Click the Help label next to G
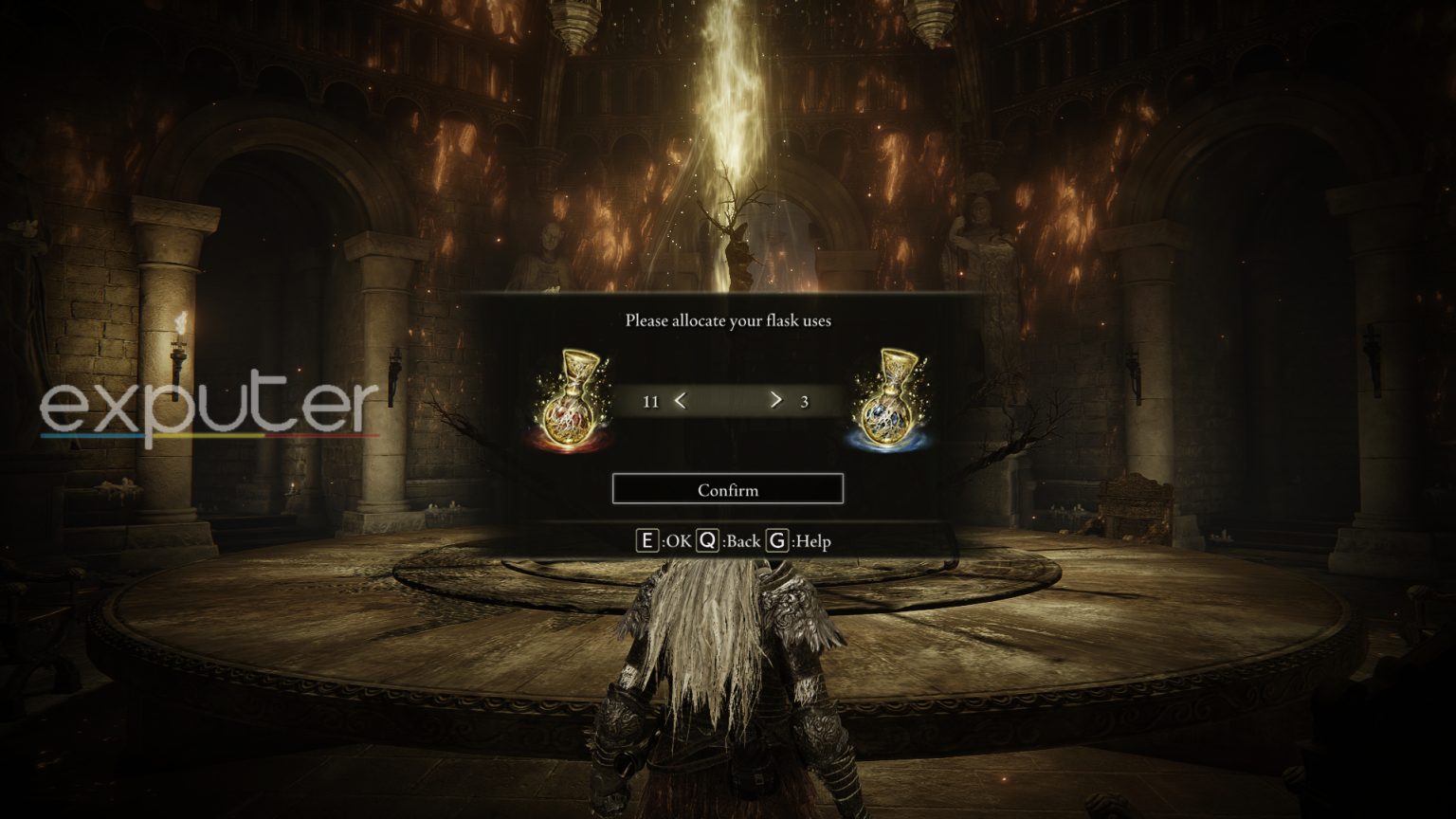 810,541
